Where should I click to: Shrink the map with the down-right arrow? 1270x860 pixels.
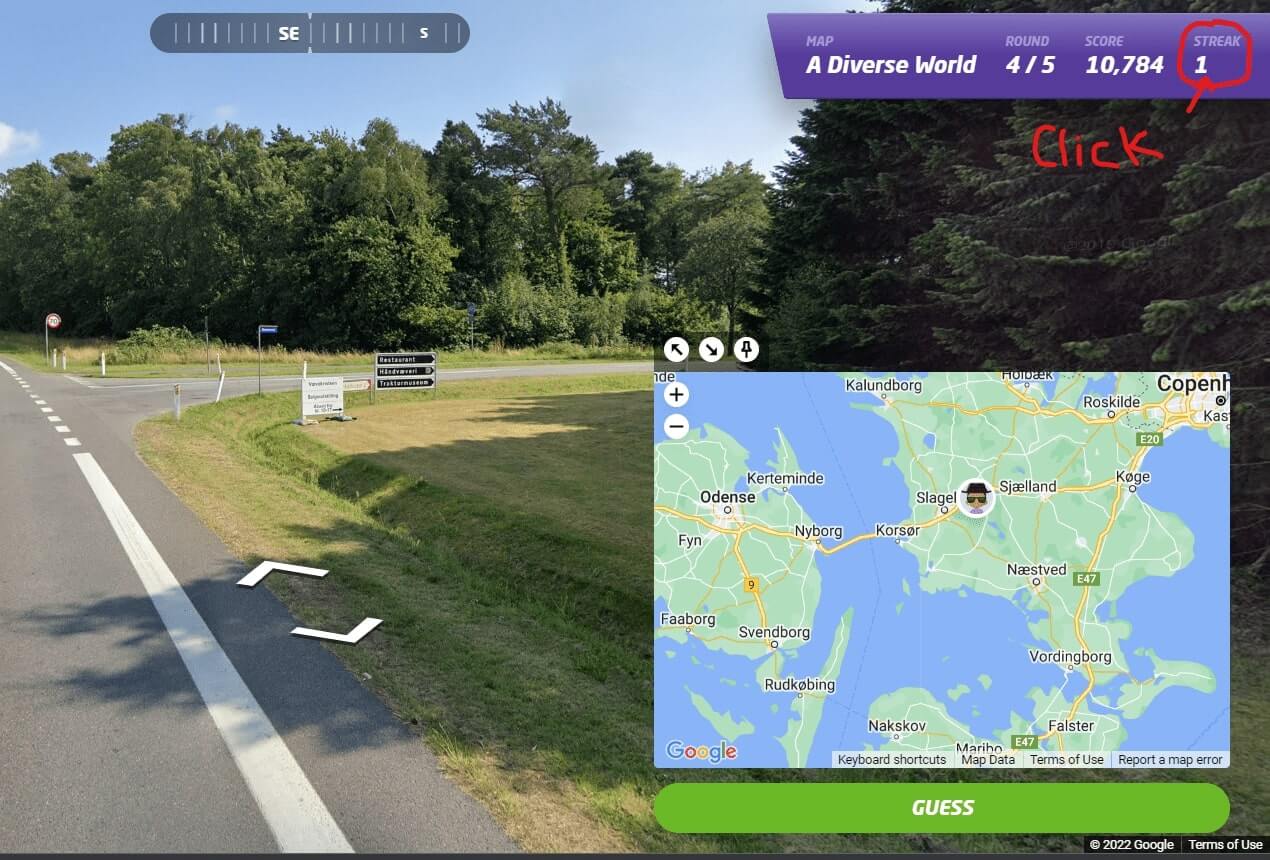pyautogui.click(x=711, y=349)
